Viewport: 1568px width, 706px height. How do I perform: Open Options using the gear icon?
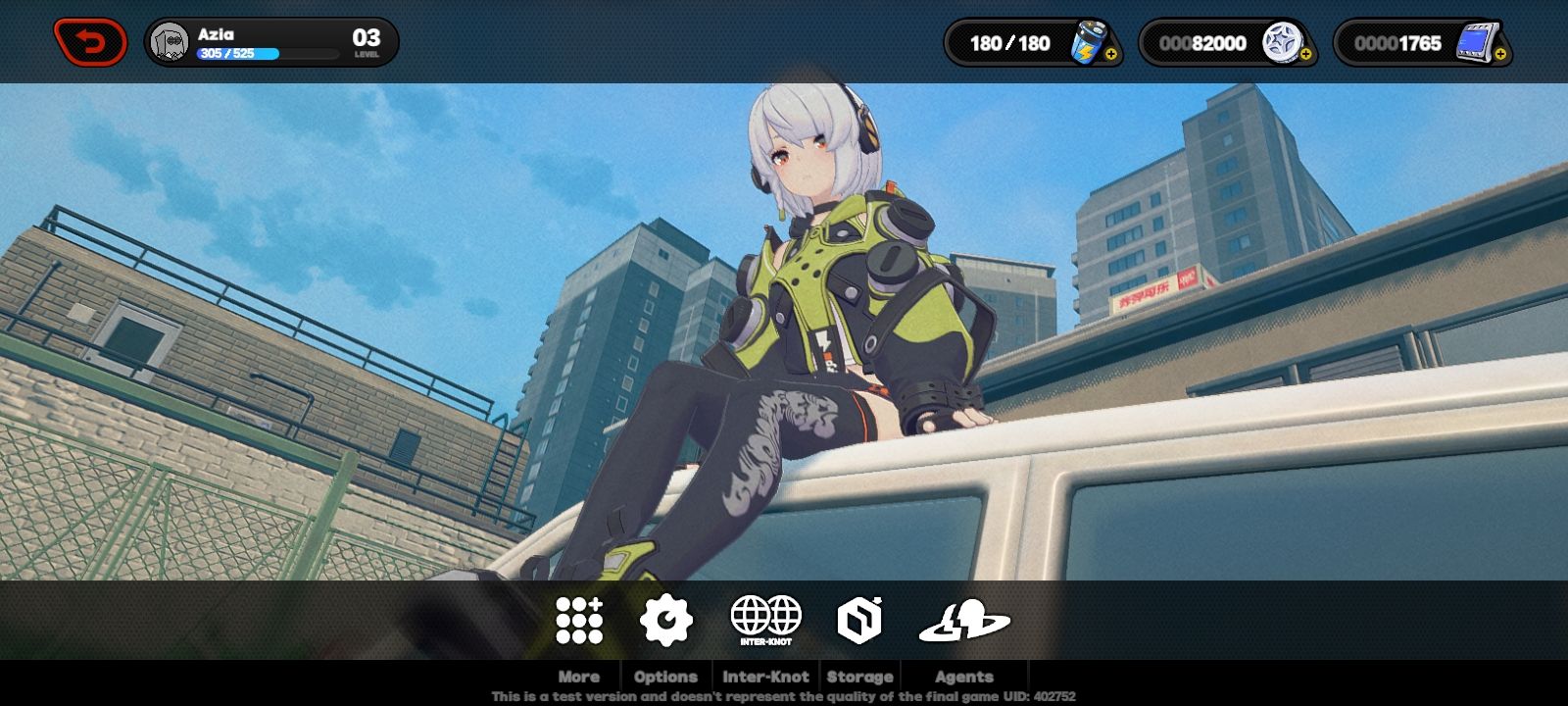click(x=665, y=618)
